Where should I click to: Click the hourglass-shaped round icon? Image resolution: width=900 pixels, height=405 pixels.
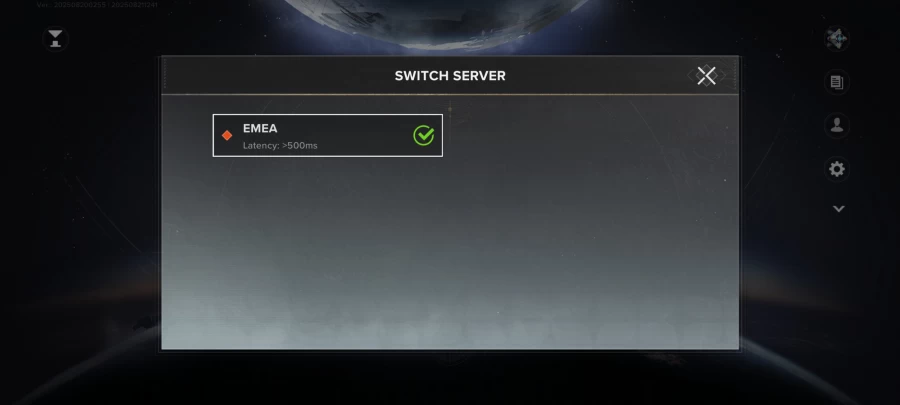pyautogui.click(x=54, y=39)
